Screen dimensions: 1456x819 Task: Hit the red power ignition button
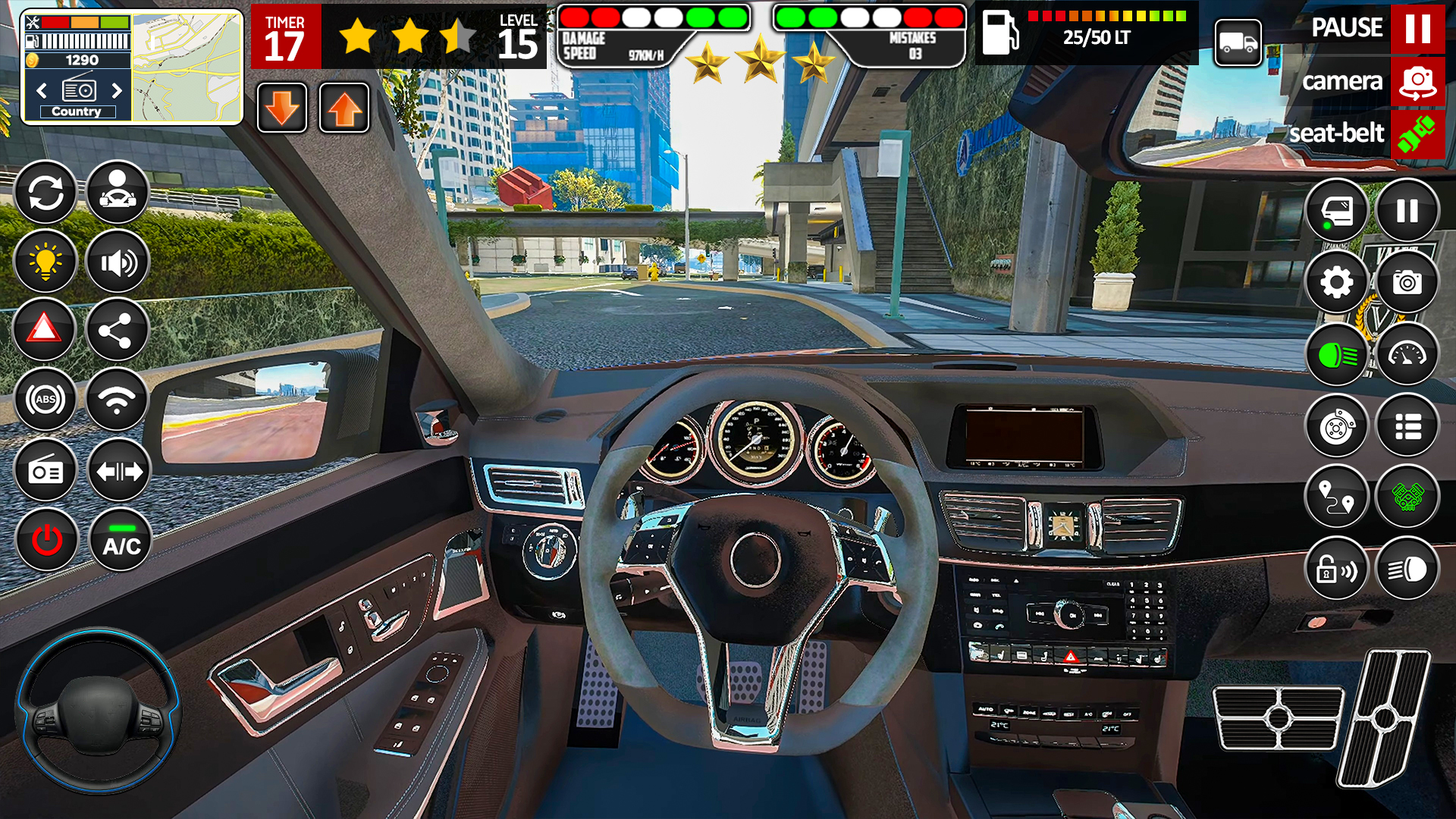coord(47,540)
